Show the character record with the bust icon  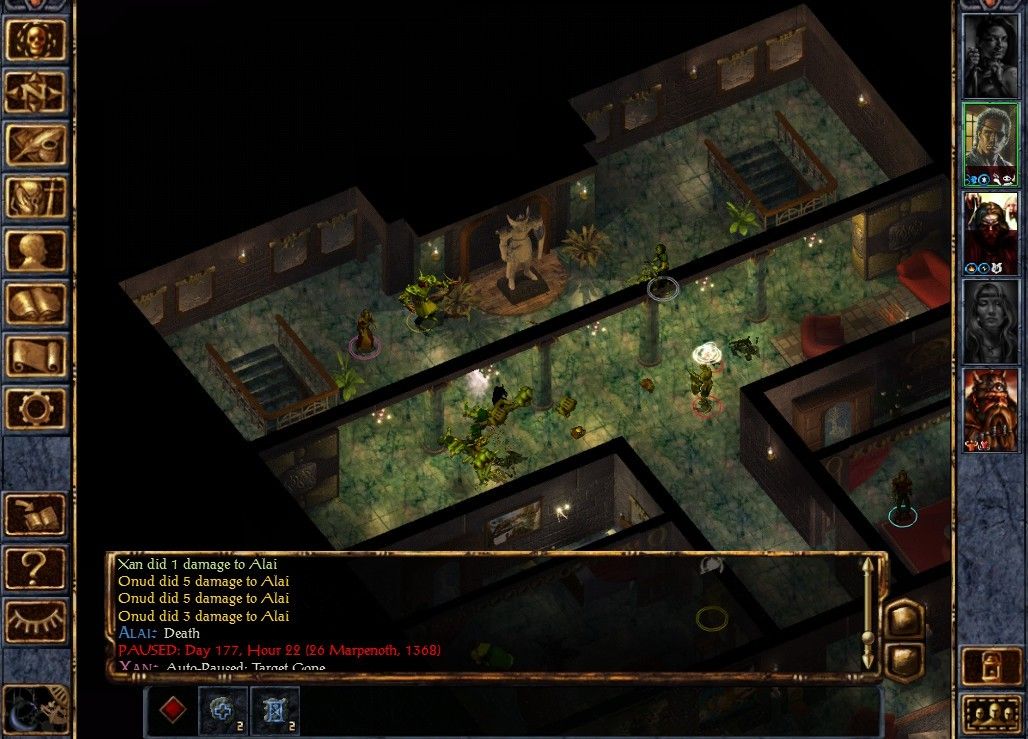tap(36, 251)
